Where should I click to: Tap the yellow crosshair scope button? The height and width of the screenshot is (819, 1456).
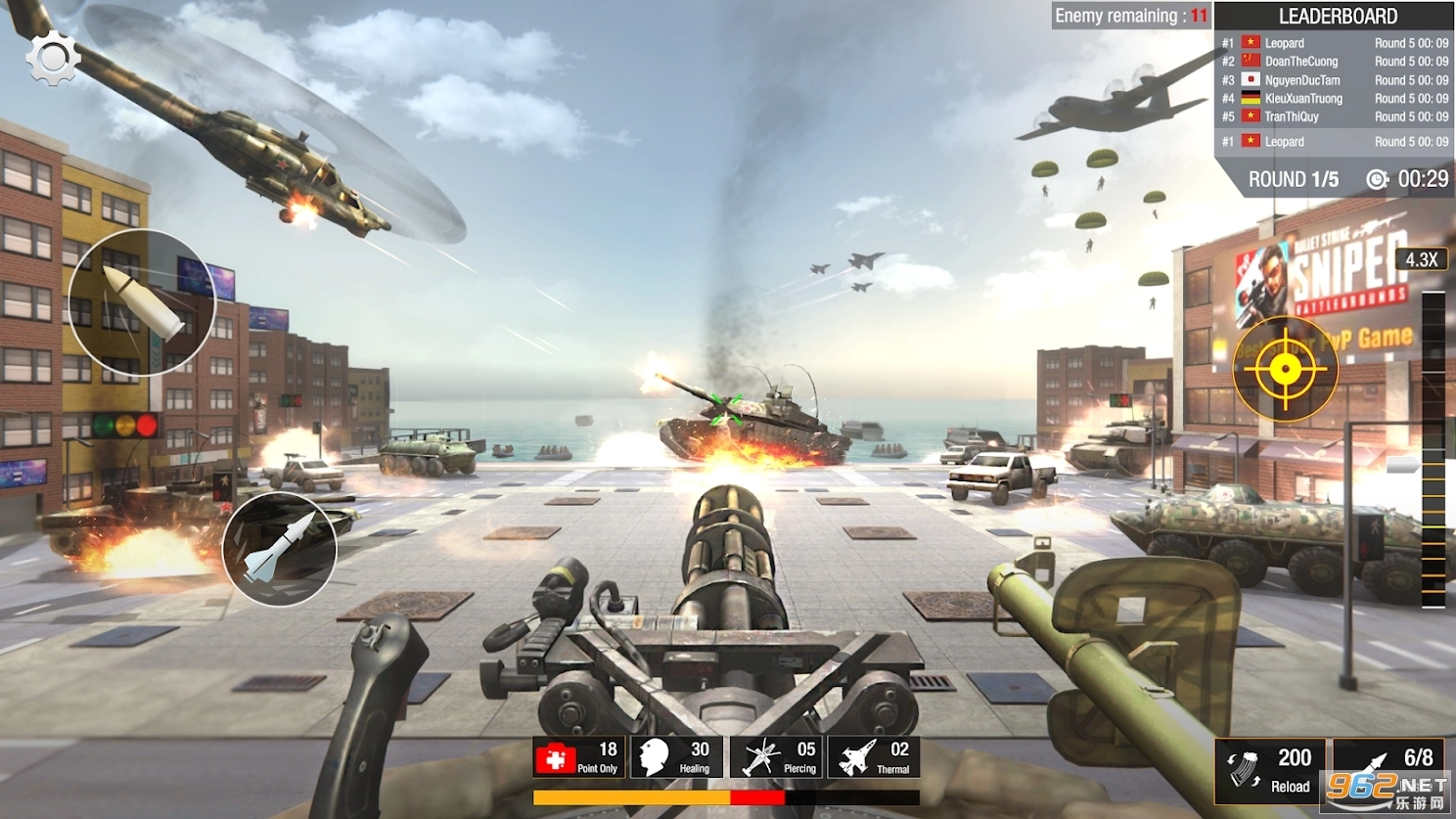[x=1285, y=369]
